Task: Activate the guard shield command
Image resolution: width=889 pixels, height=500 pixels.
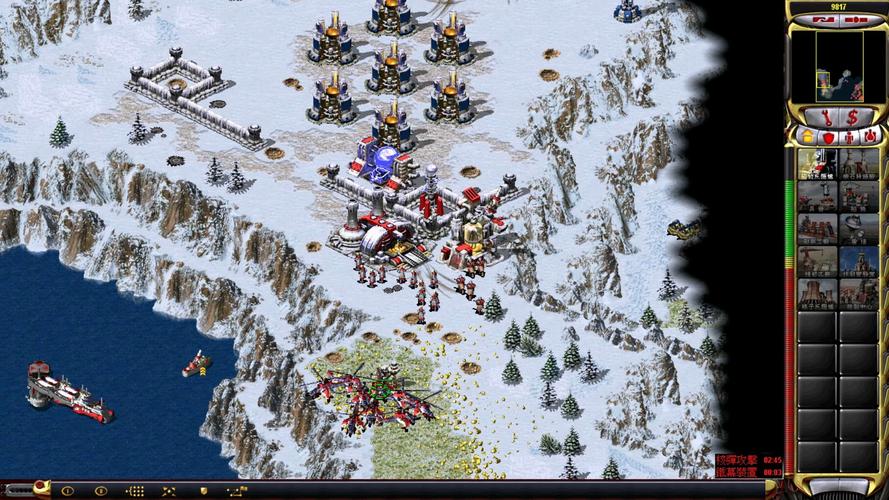Action: (x=201, y=491)
